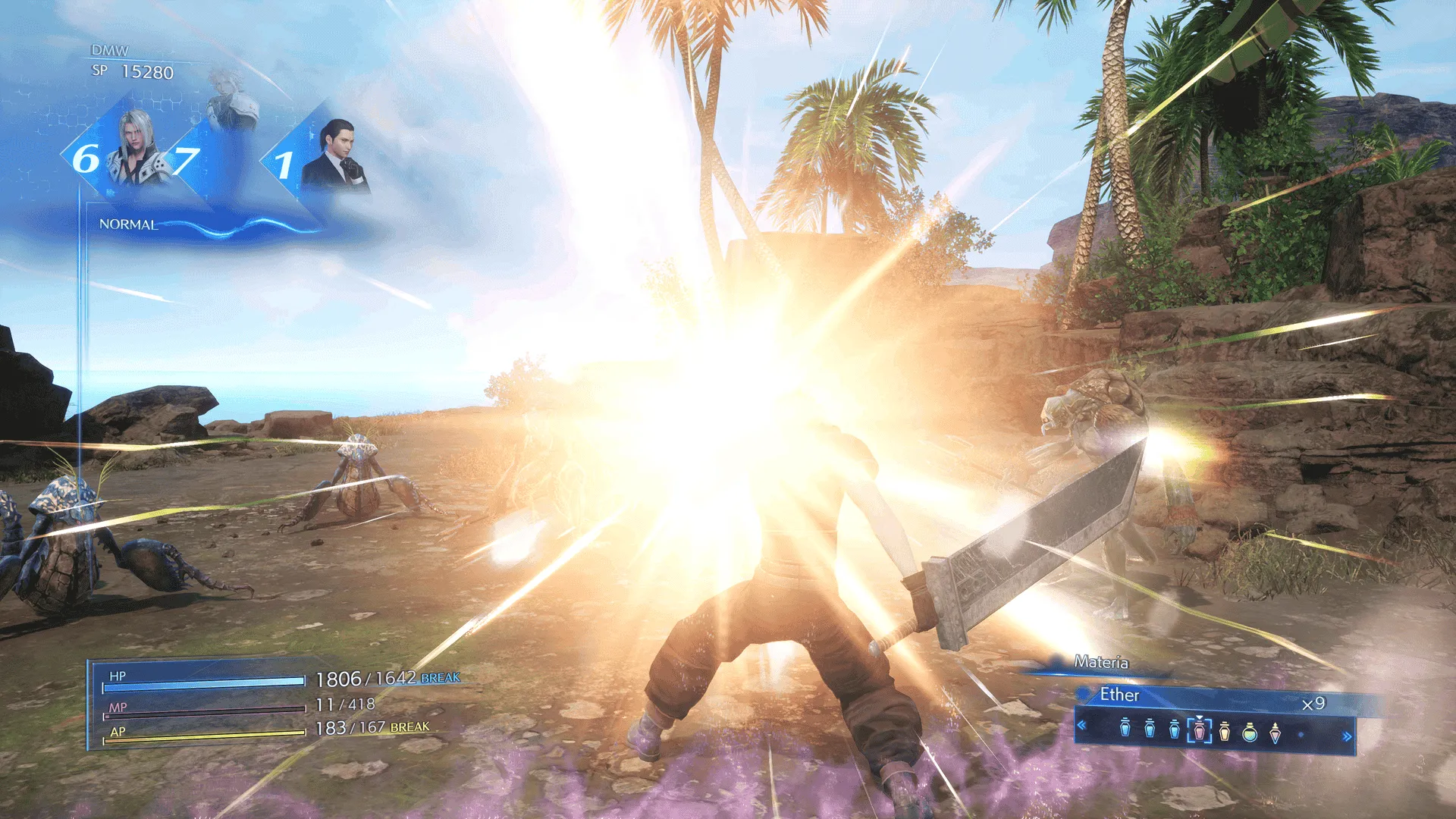Screen dimensions: 1456x819
Task: Pick the diamond-shaped pink vial item
Action: pyautogui.click(x=1275, y=732)
